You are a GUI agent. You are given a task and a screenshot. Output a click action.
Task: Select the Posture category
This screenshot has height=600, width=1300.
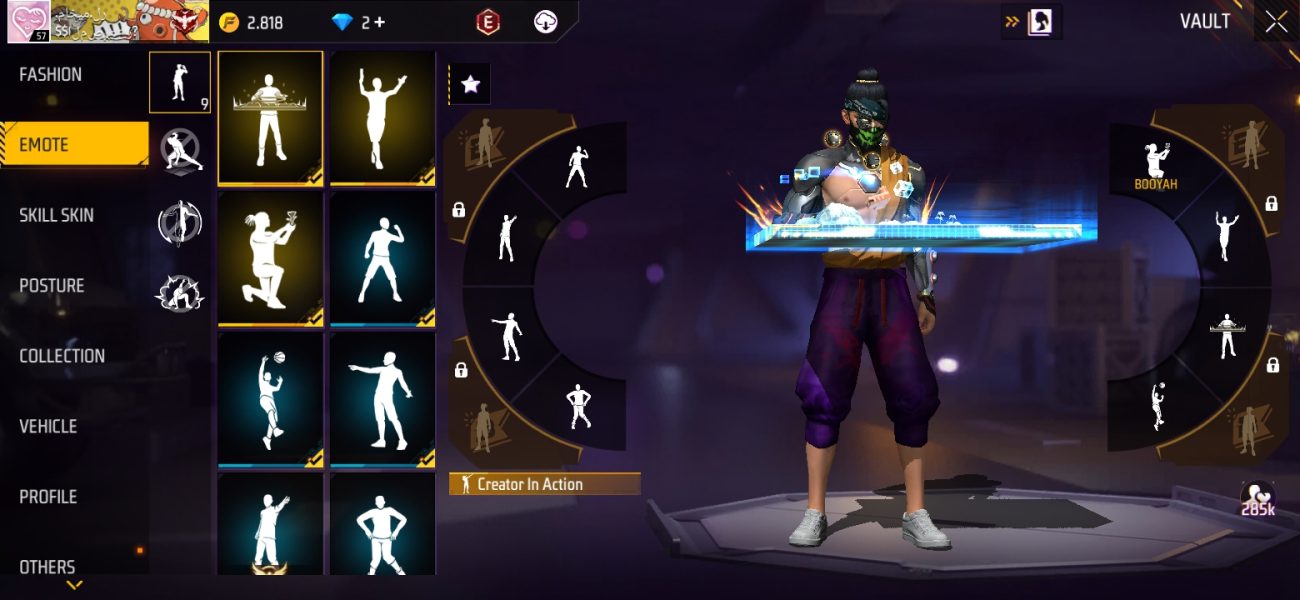click(x=52, y=286)
